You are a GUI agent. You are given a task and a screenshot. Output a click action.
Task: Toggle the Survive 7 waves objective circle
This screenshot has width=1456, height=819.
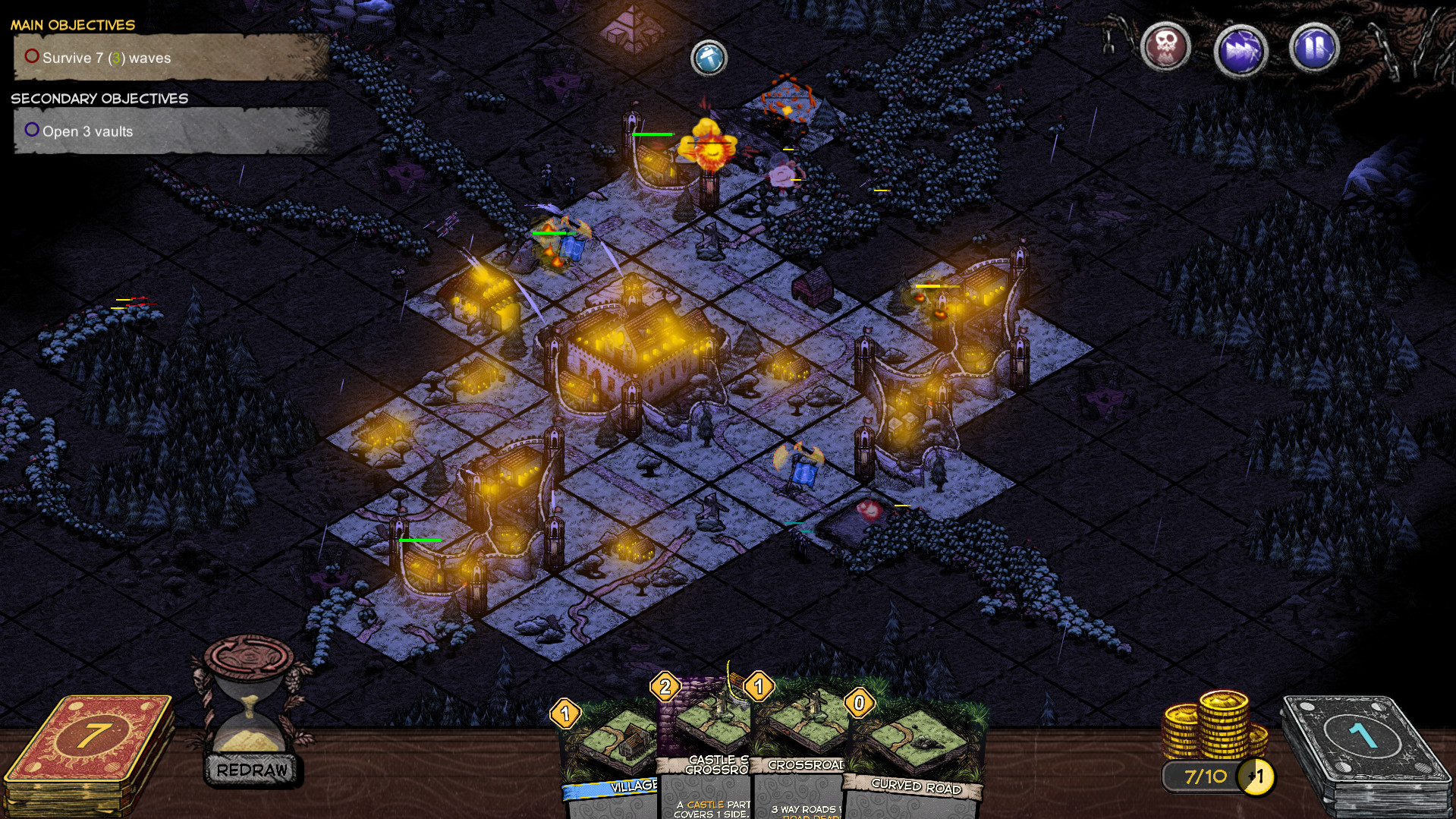(31, 55)
